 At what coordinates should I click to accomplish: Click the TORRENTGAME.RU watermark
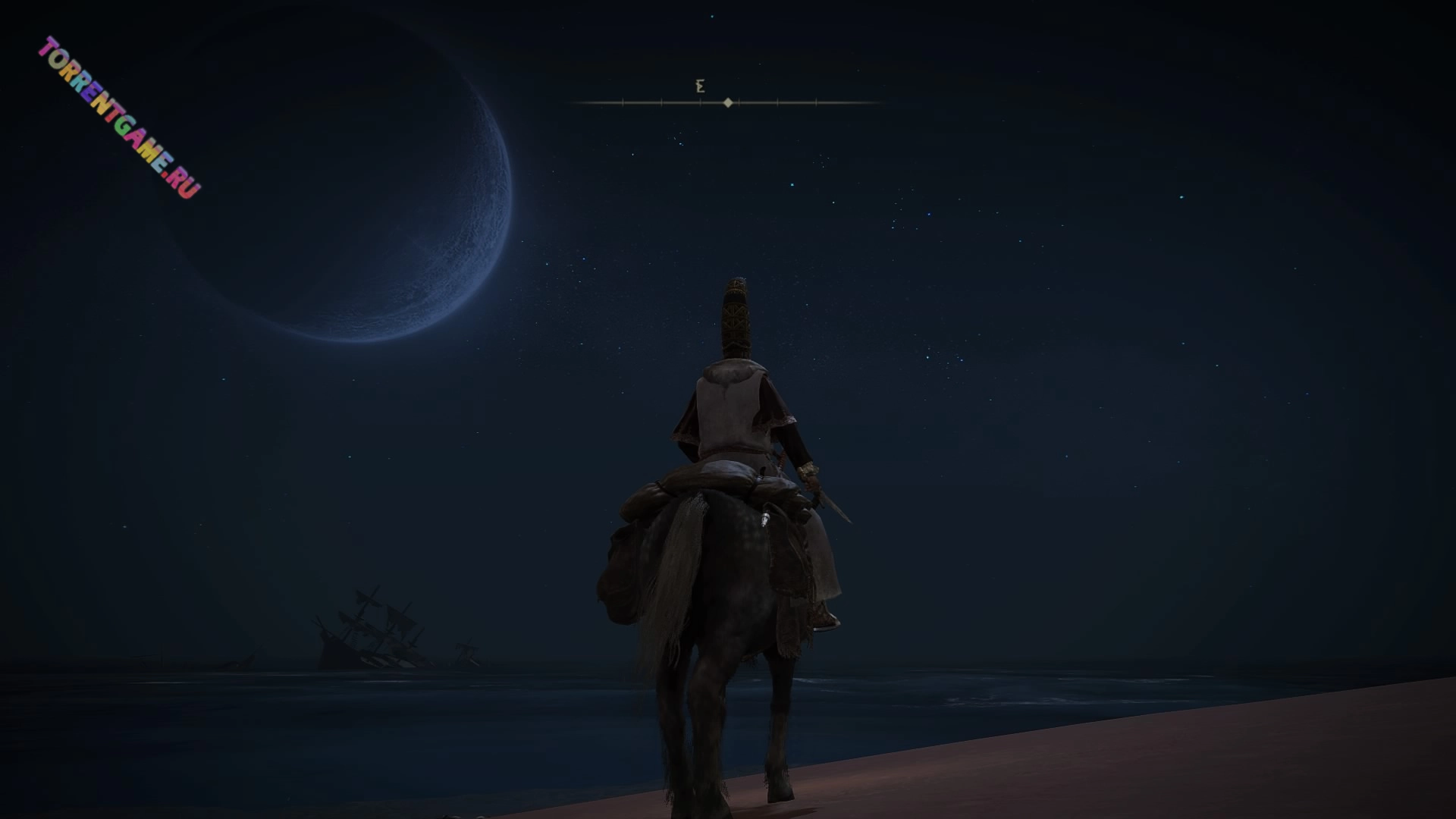(x=120, y=118)
